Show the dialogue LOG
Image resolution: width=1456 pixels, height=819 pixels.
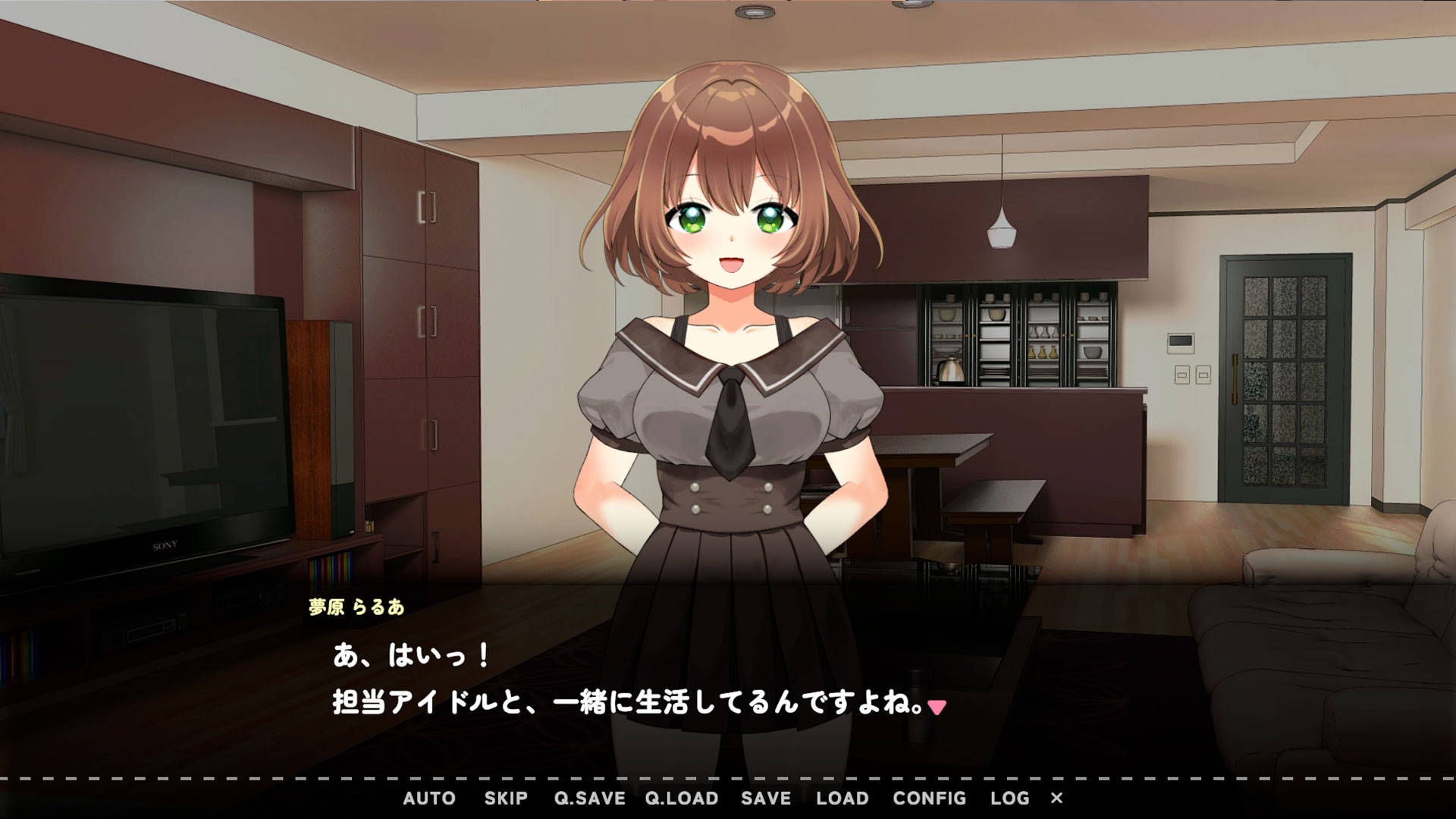1009,799
